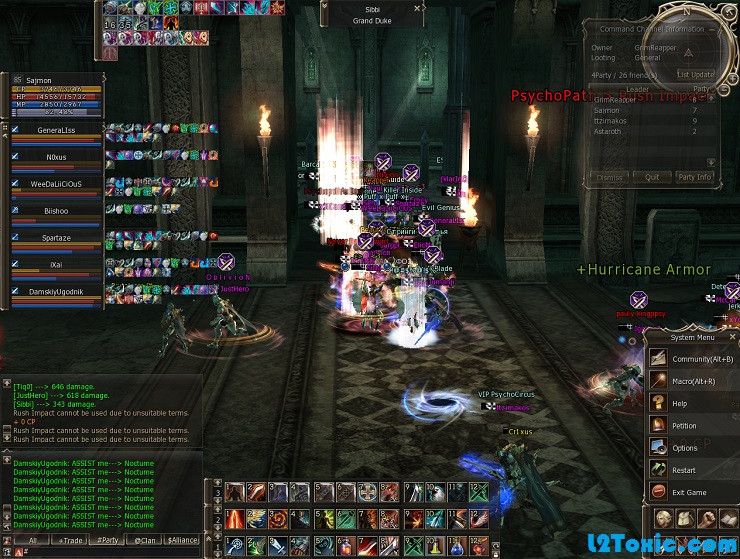Select Exit Game
This screenshot has width=740, height=559.
pyautogui.click(x=688, y=492)
